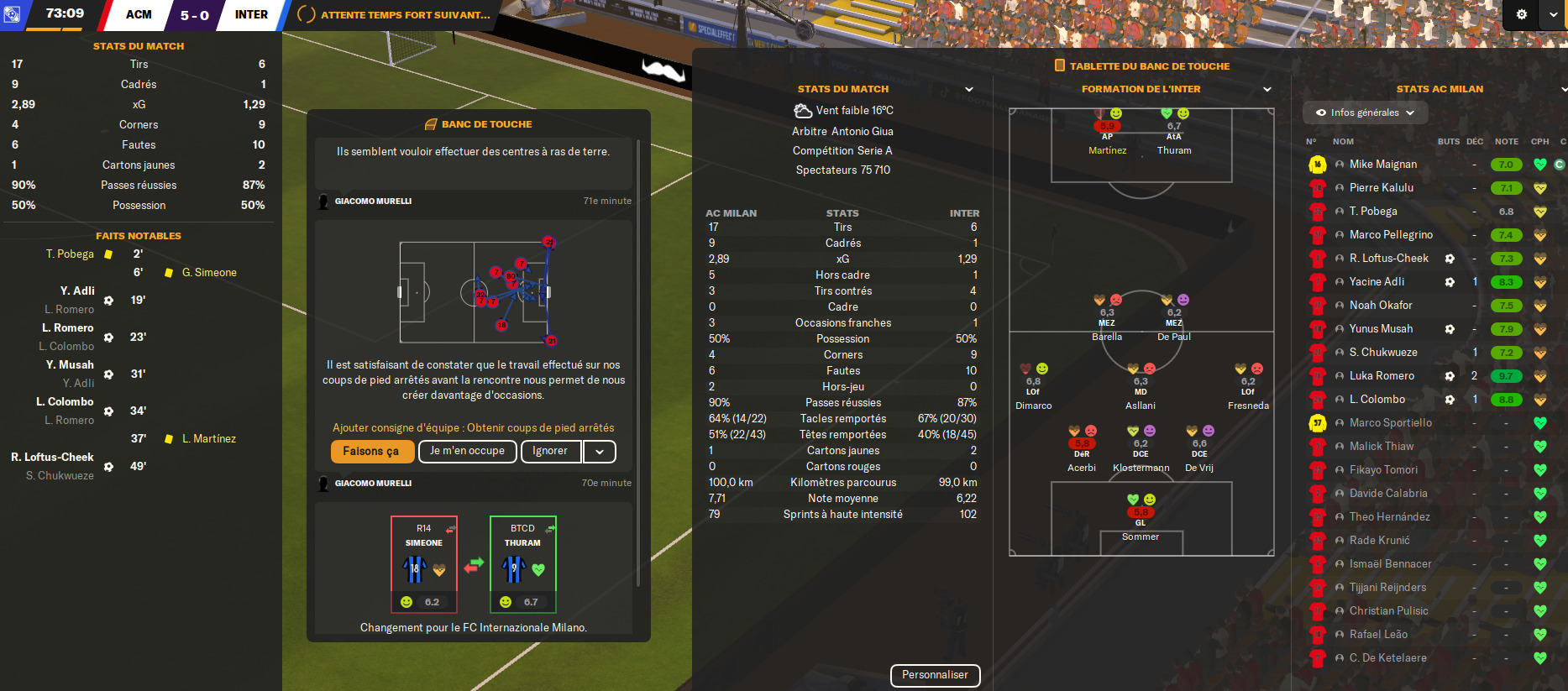Open the top-right chevron dropdown menu

[x=1553, y=14]
